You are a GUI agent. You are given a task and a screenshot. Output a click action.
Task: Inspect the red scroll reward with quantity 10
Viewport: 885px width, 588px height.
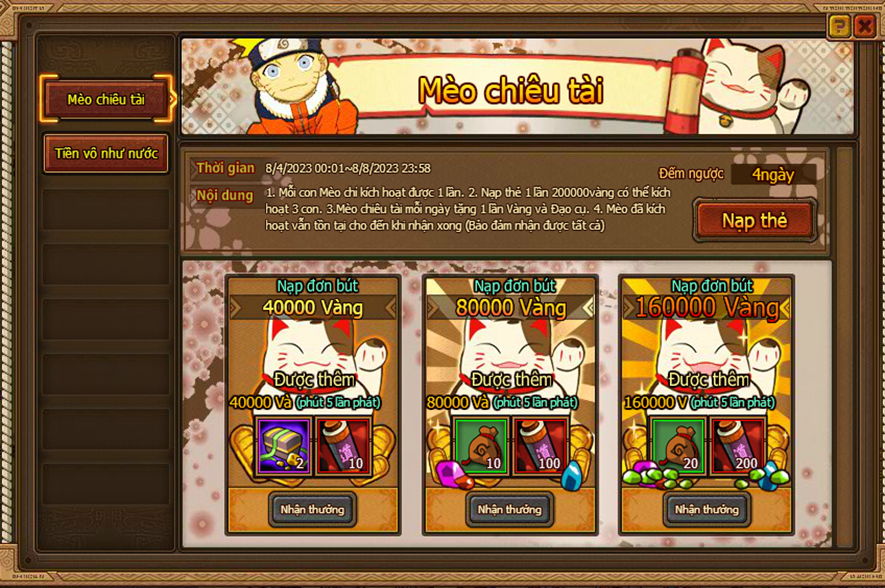tap(342, 444)
